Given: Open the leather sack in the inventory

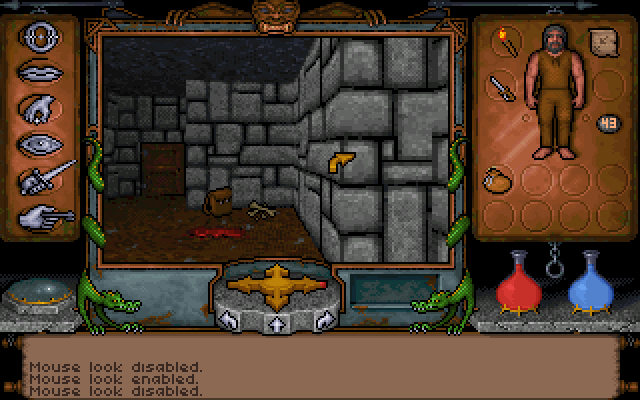Looking at the screenshot, I should point(496,180).
